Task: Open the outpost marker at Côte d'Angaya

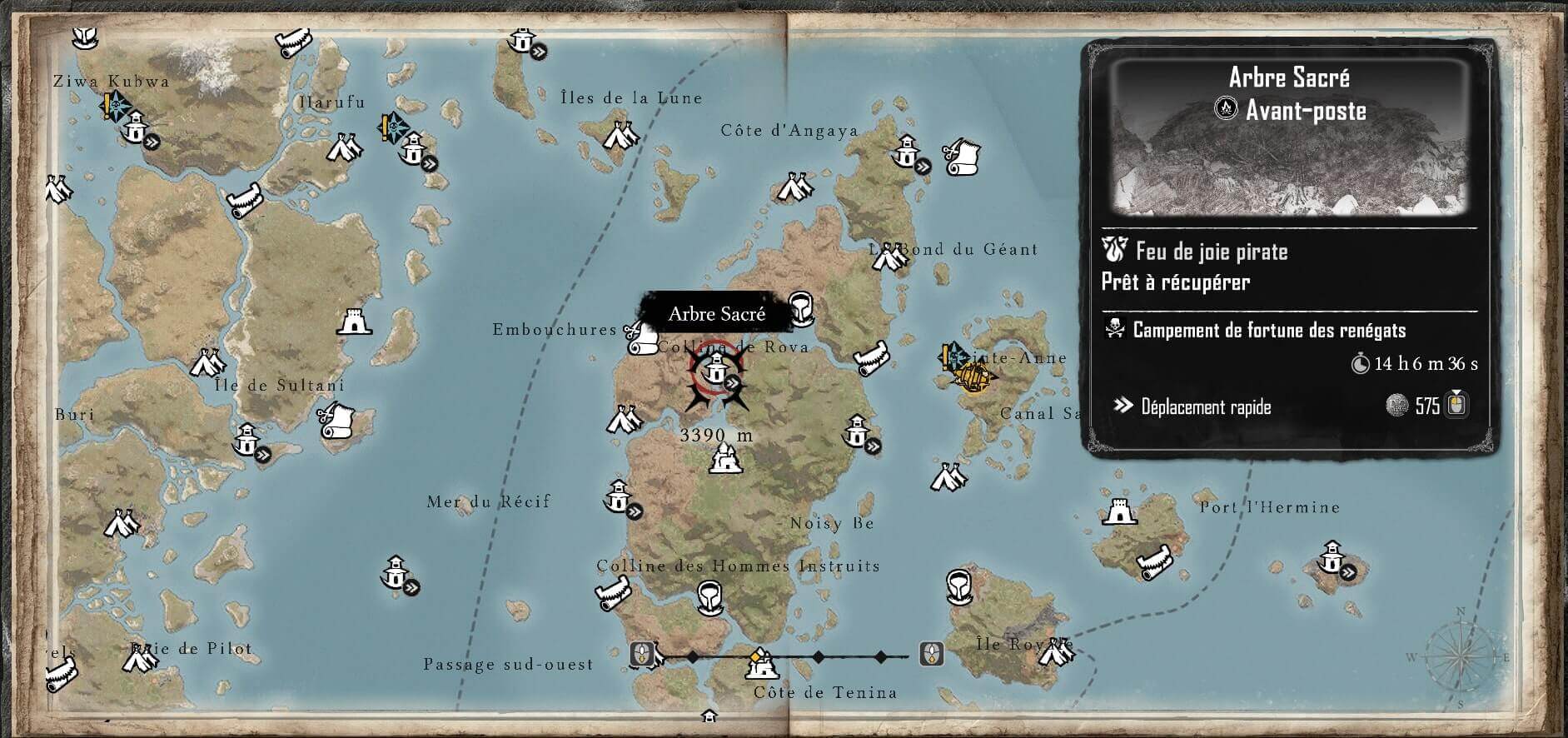Action: click(x=906, y=153)
